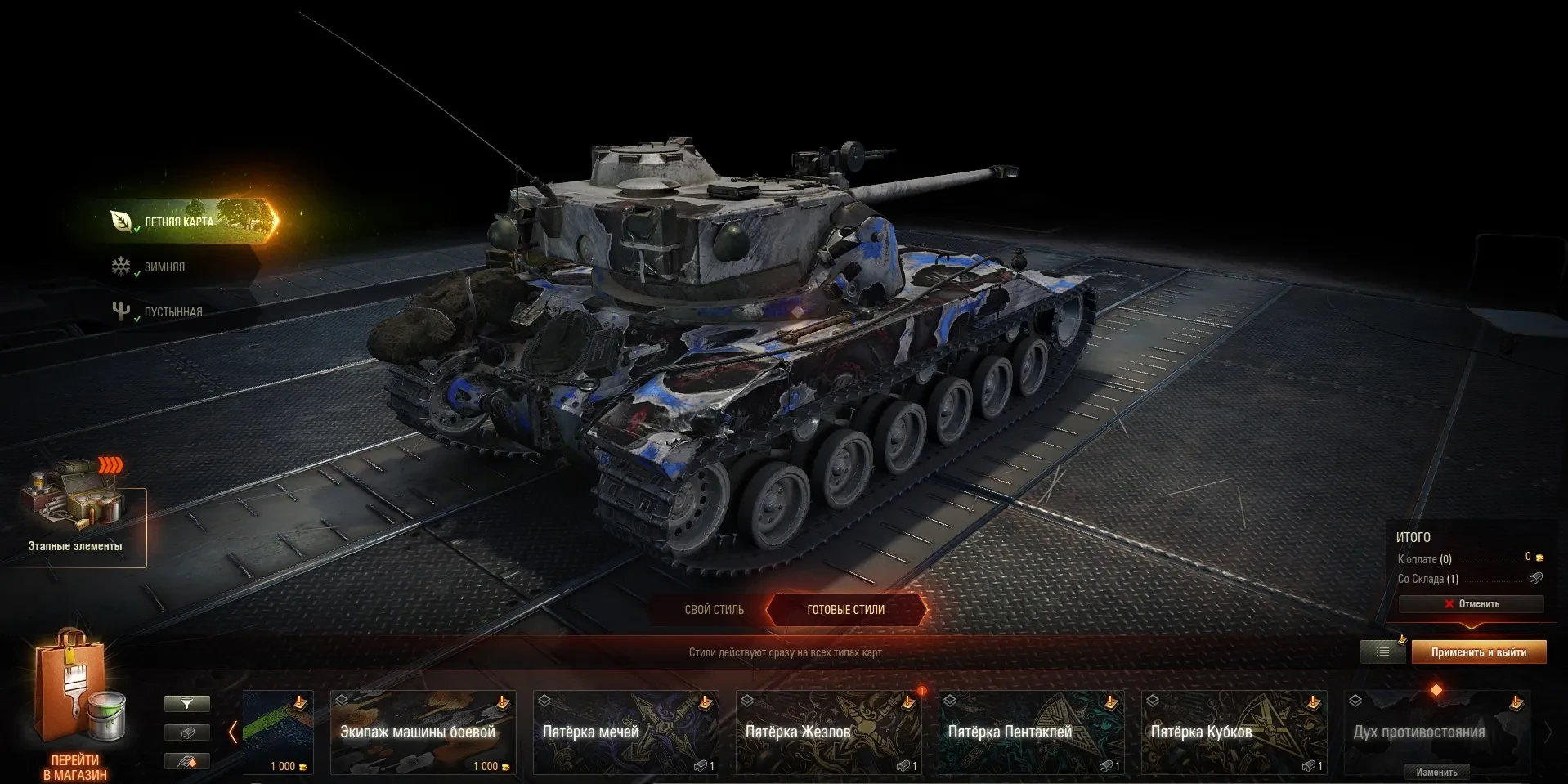Click Изменить under Дух противостояния
Viewport: 1568px width, 784px height.
pyautogui.click(x=1436, y=772)
